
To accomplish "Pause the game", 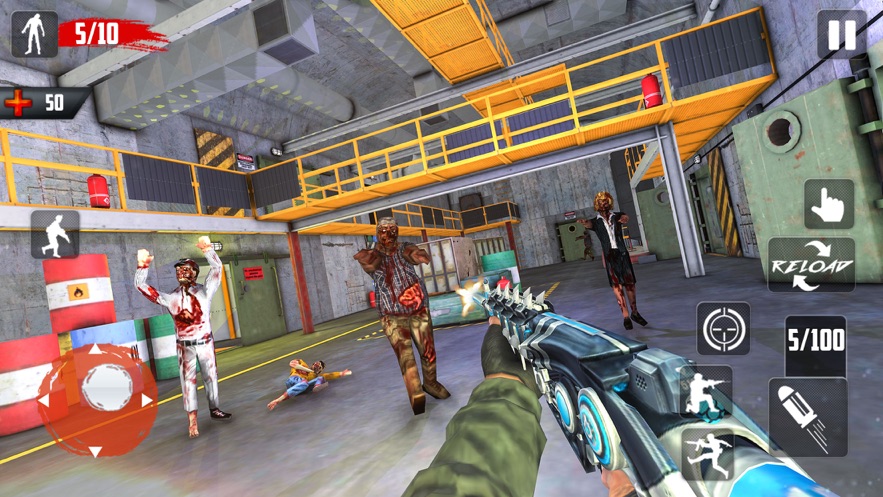I will [842, 35].
